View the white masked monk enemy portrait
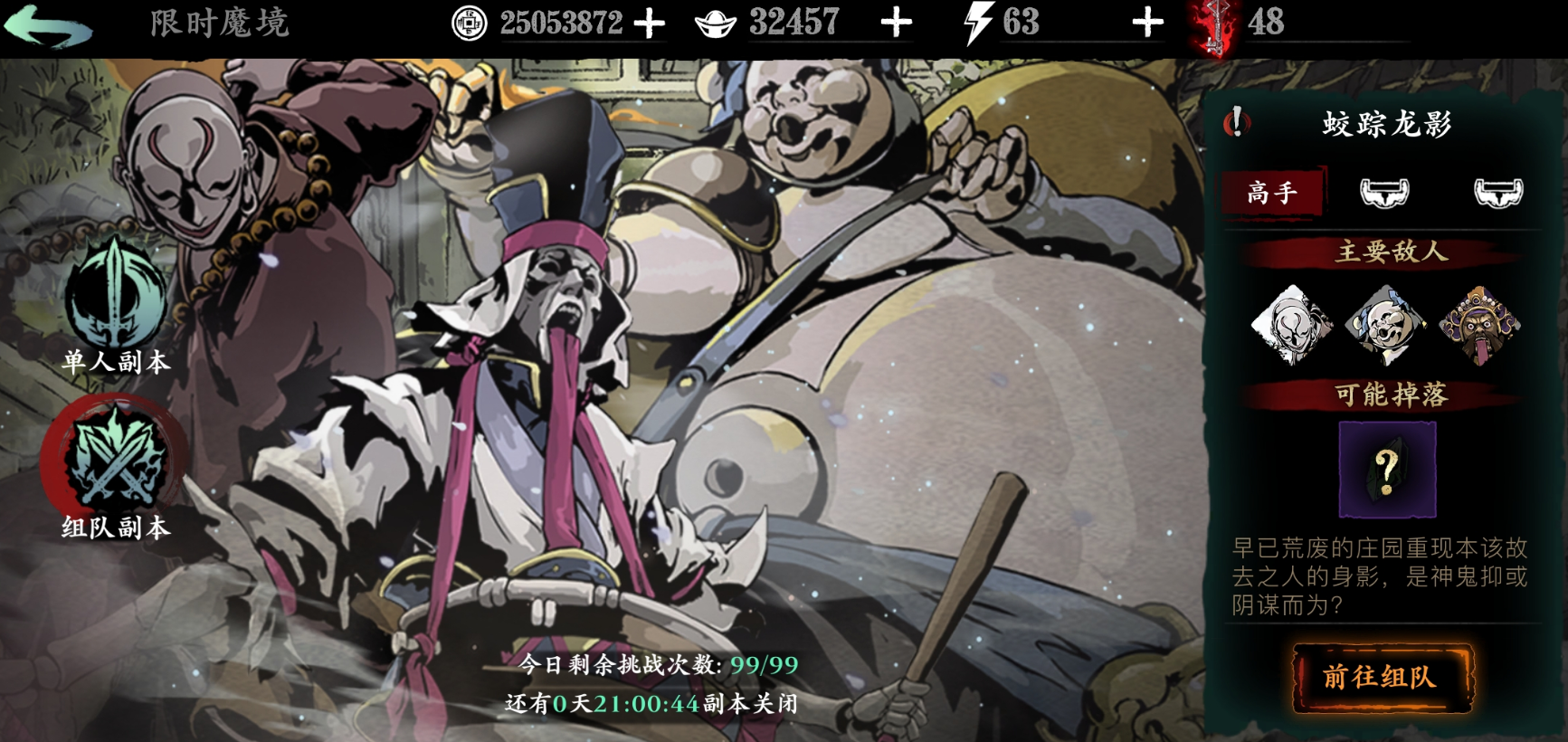 [x=1291, y=324]
